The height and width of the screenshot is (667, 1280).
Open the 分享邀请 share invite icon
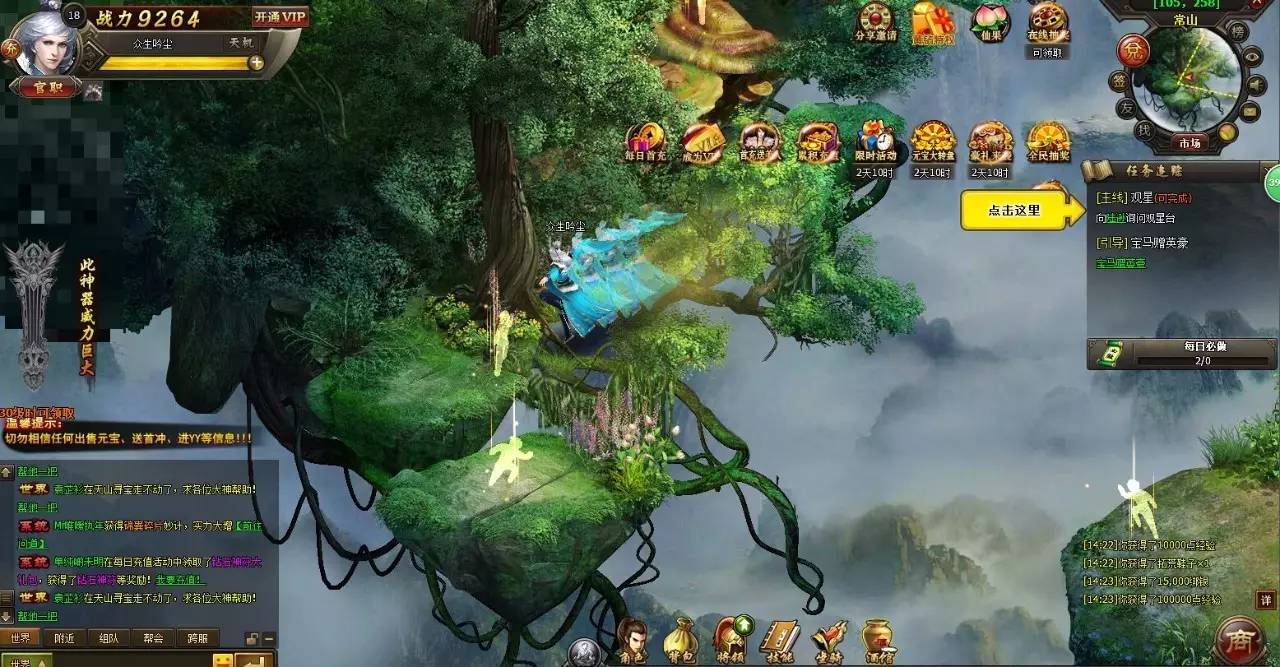click(x=876, y=23)
